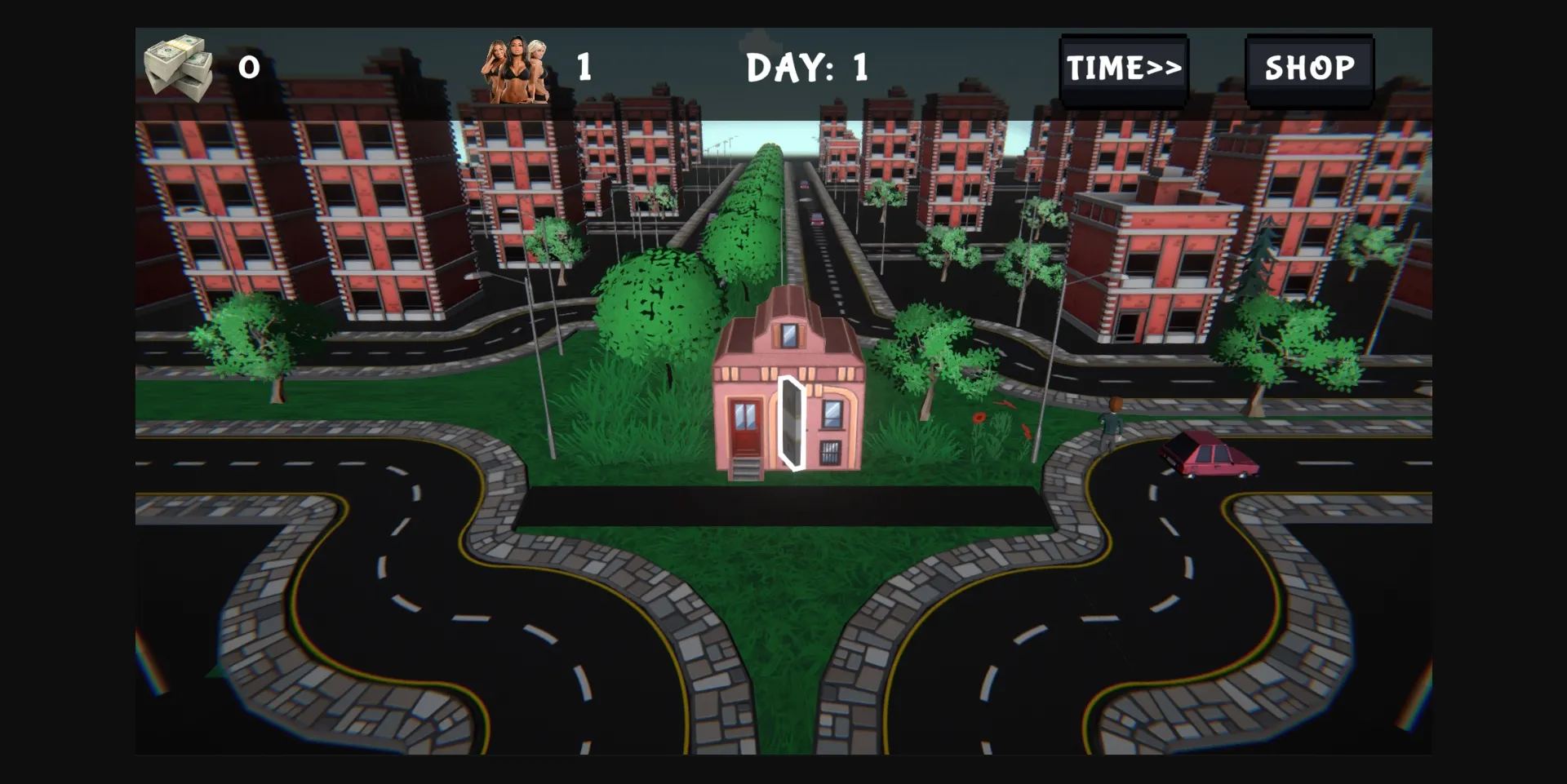Click the DAY: 1 header label
This screenshot has width=1567, height=784.
pos(806,67)
